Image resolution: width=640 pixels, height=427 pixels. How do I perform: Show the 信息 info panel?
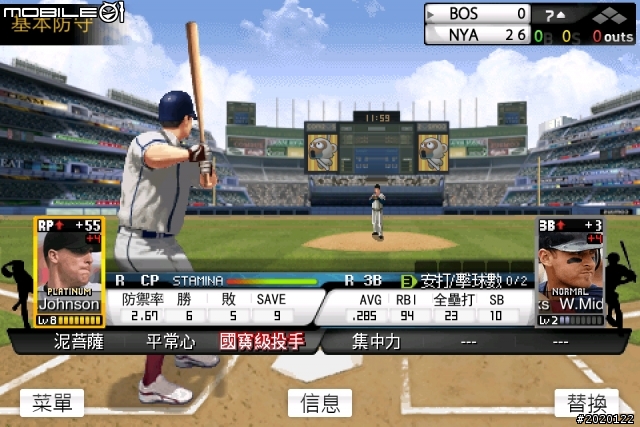coord(320,402)
